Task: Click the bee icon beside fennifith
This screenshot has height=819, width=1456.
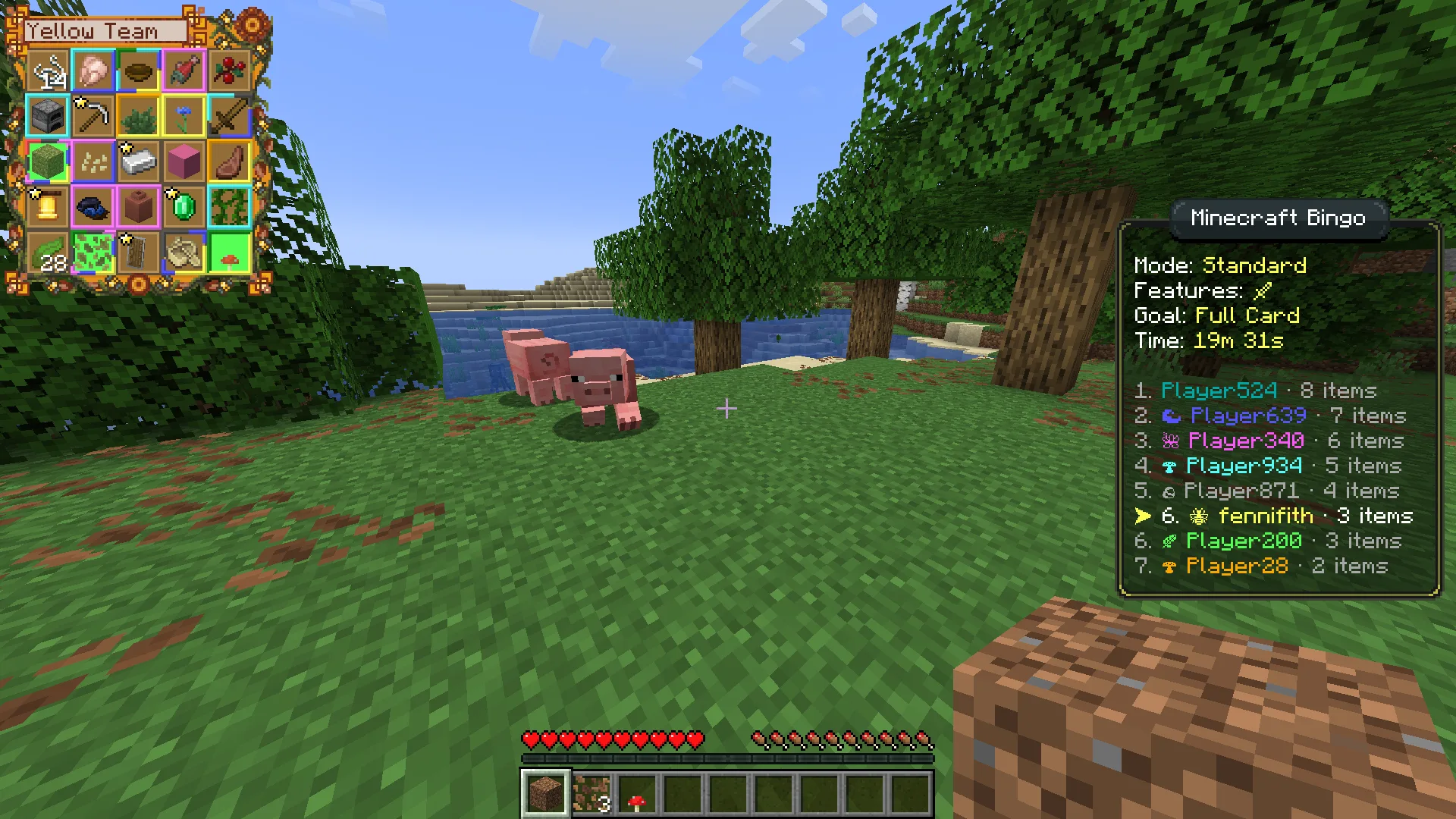Action: click(1198, 516)
